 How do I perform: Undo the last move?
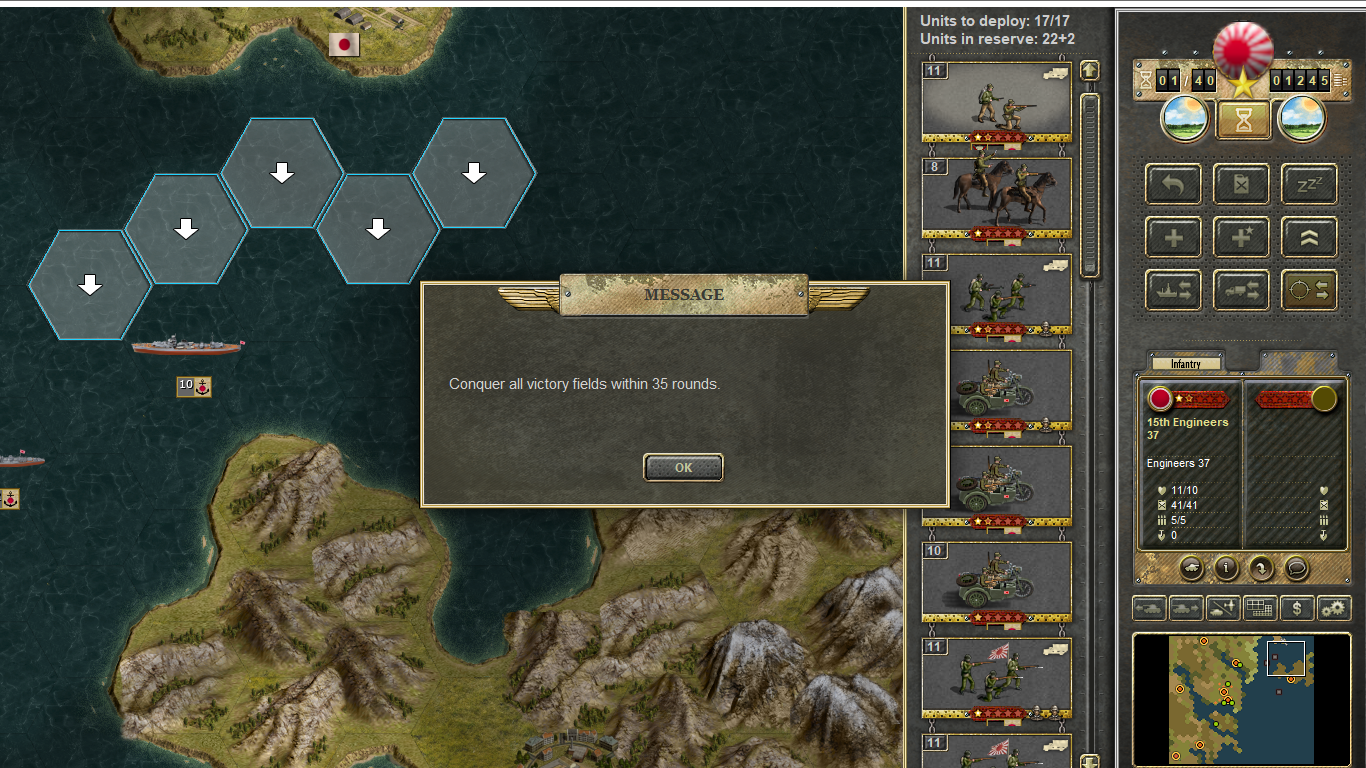(x=1174, y=185)
